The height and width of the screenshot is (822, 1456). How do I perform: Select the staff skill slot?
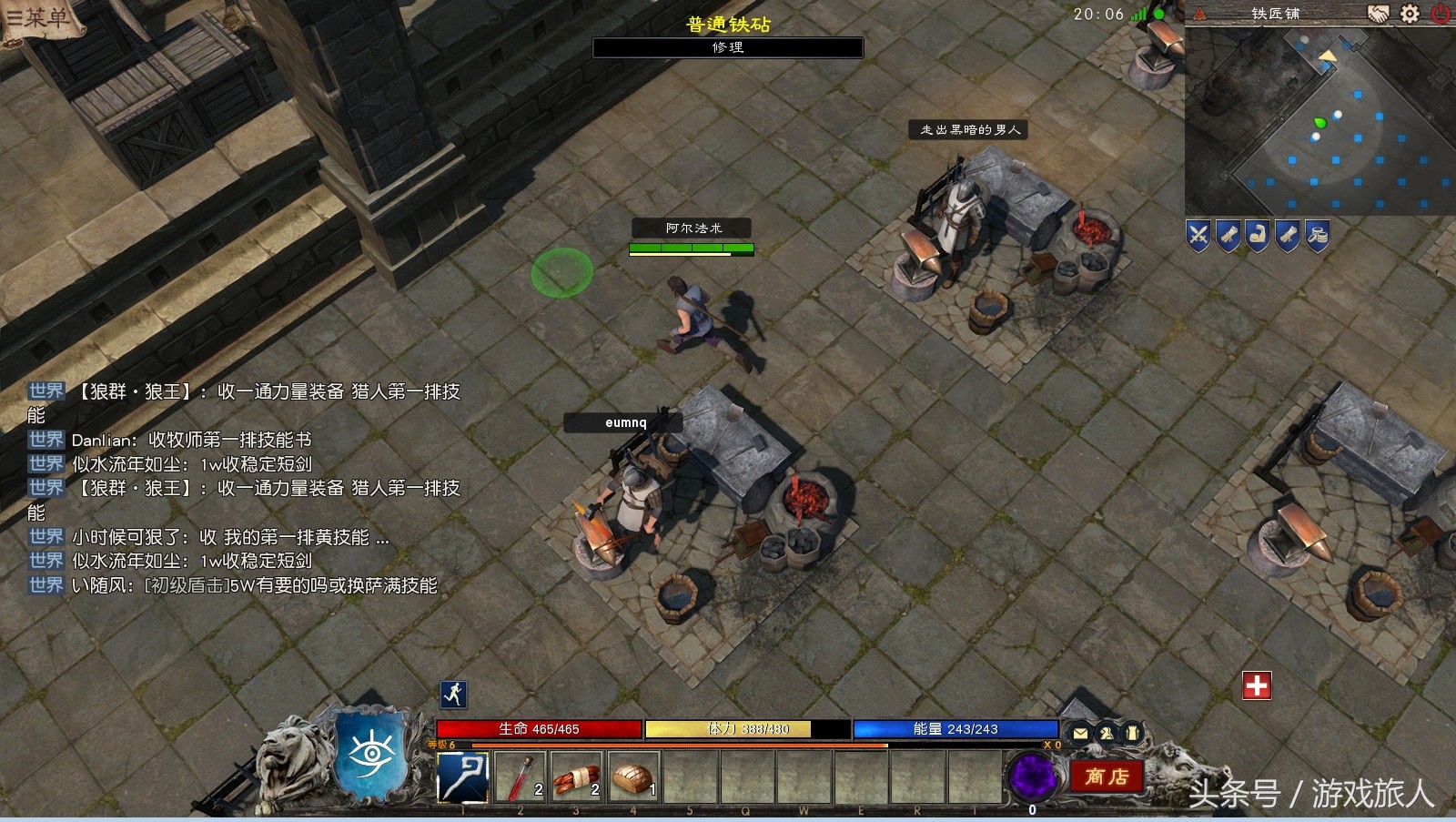[x=463, y=776]
